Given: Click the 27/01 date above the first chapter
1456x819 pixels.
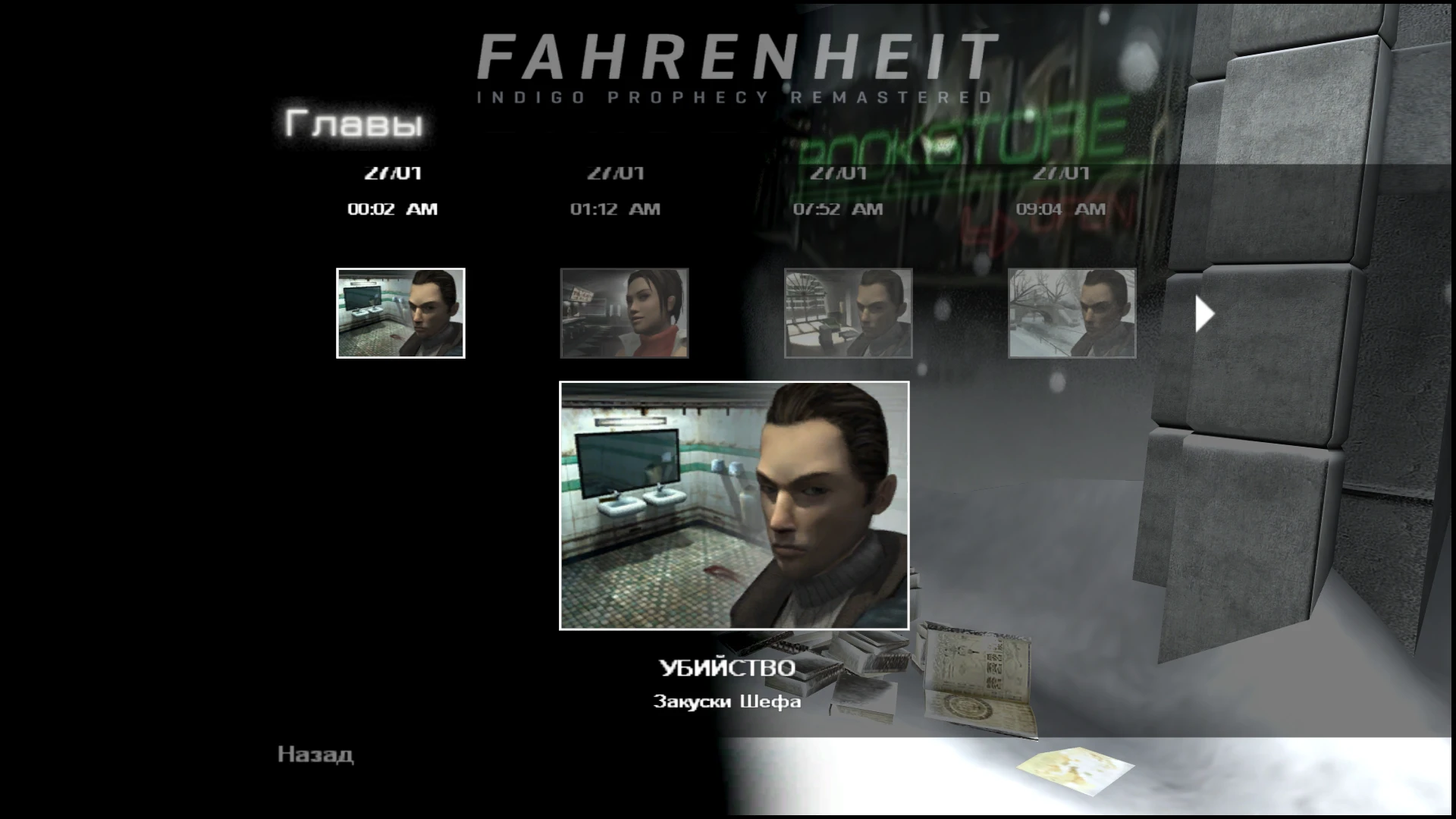Looking at the screenshot, I should [x=394, y=172].
